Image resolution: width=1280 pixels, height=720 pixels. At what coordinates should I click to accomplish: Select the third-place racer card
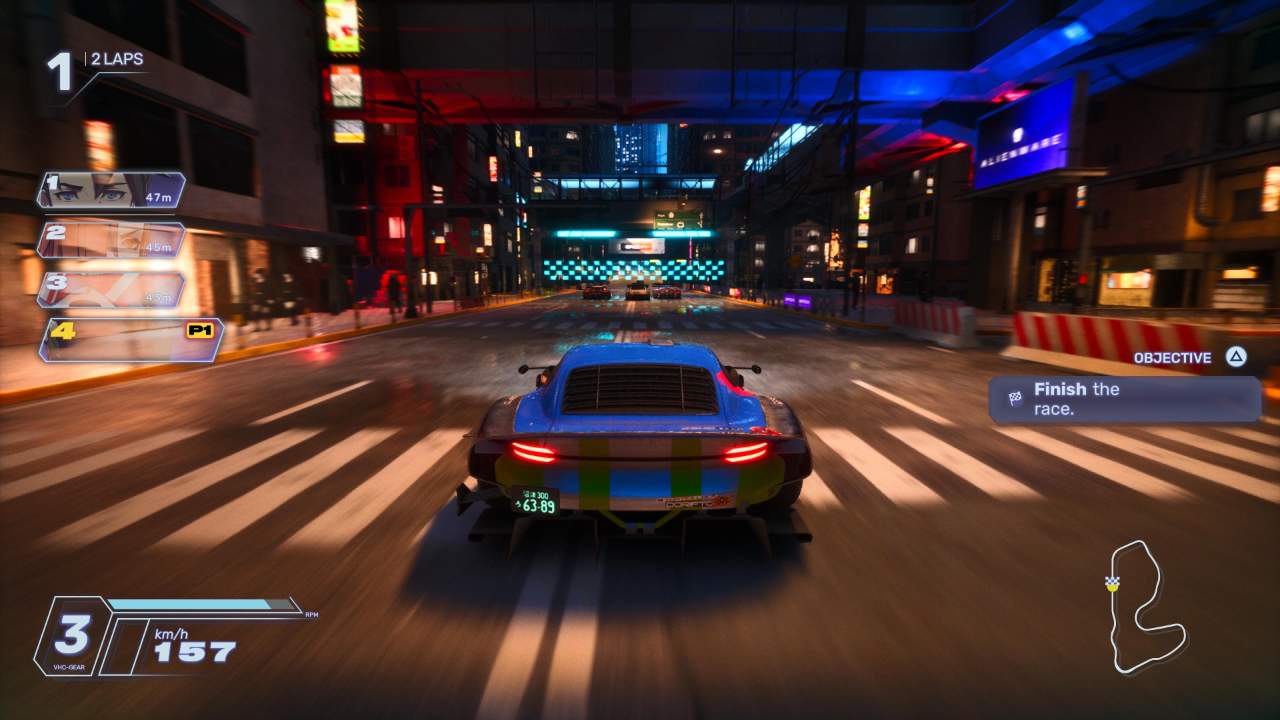(x=111, y=289)
